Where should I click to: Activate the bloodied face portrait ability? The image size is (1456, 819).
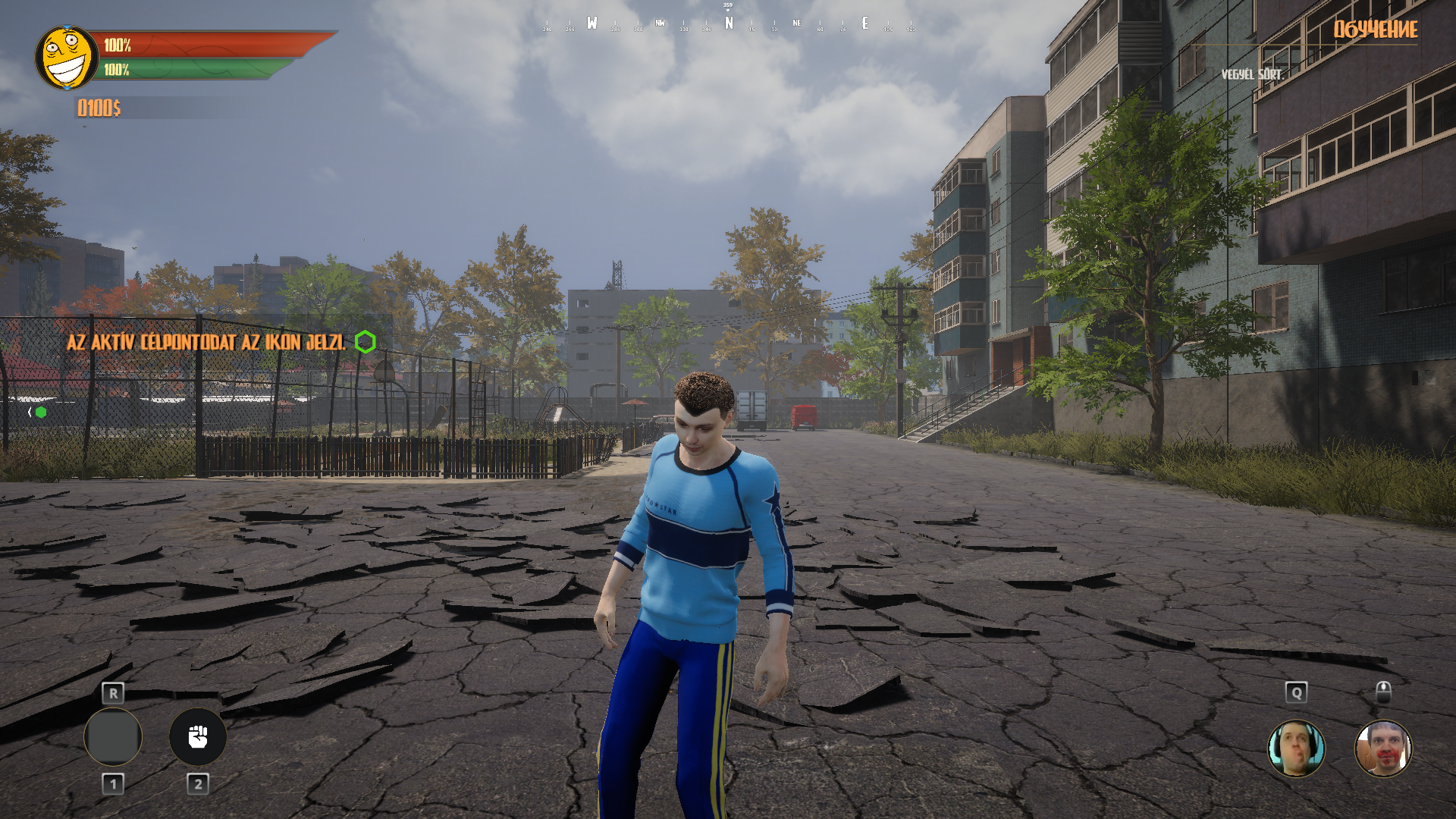[x=1383, y=748]
